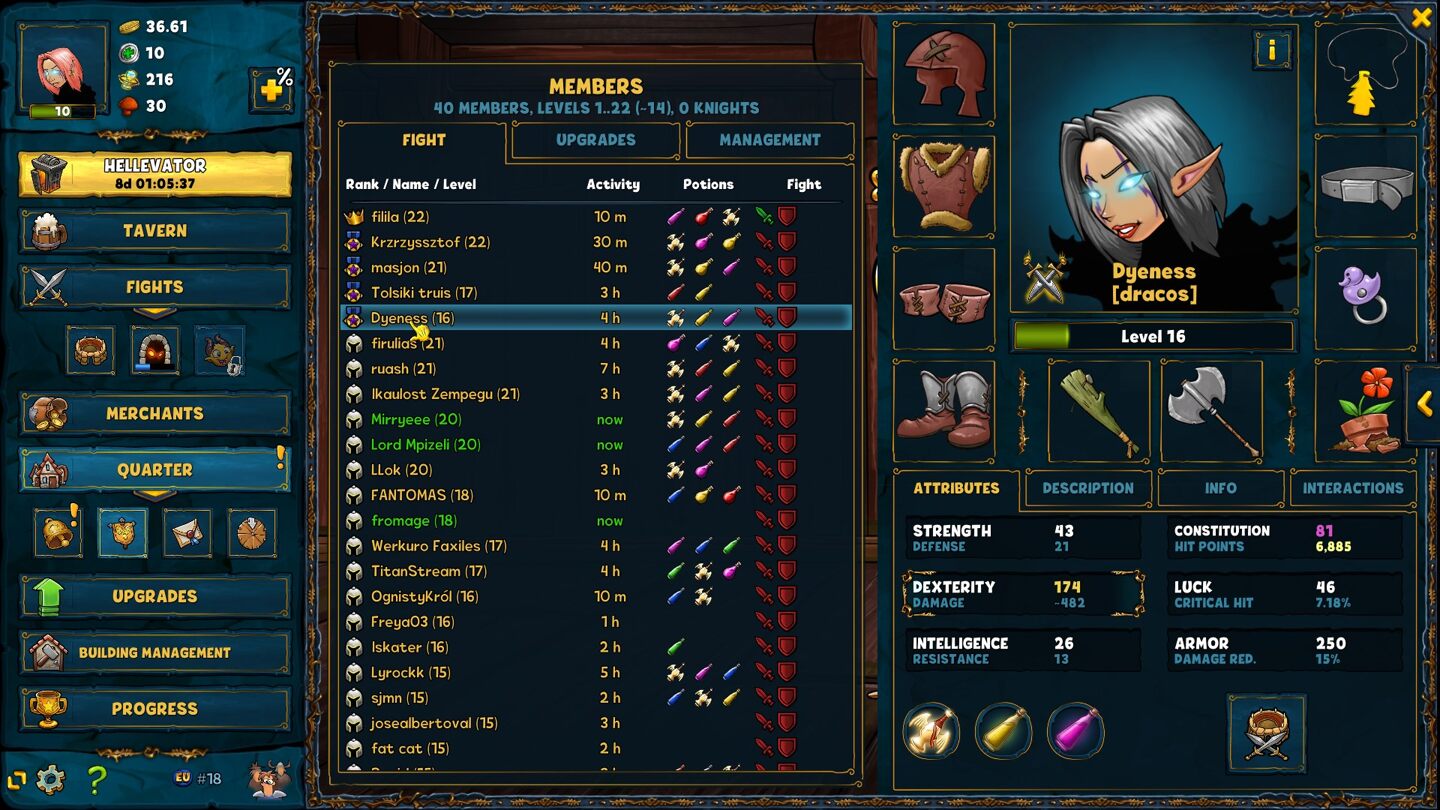Viewport: 1440px width, 810px height.
Task: Close the window with the yellow X
Action: point(1421,18)
